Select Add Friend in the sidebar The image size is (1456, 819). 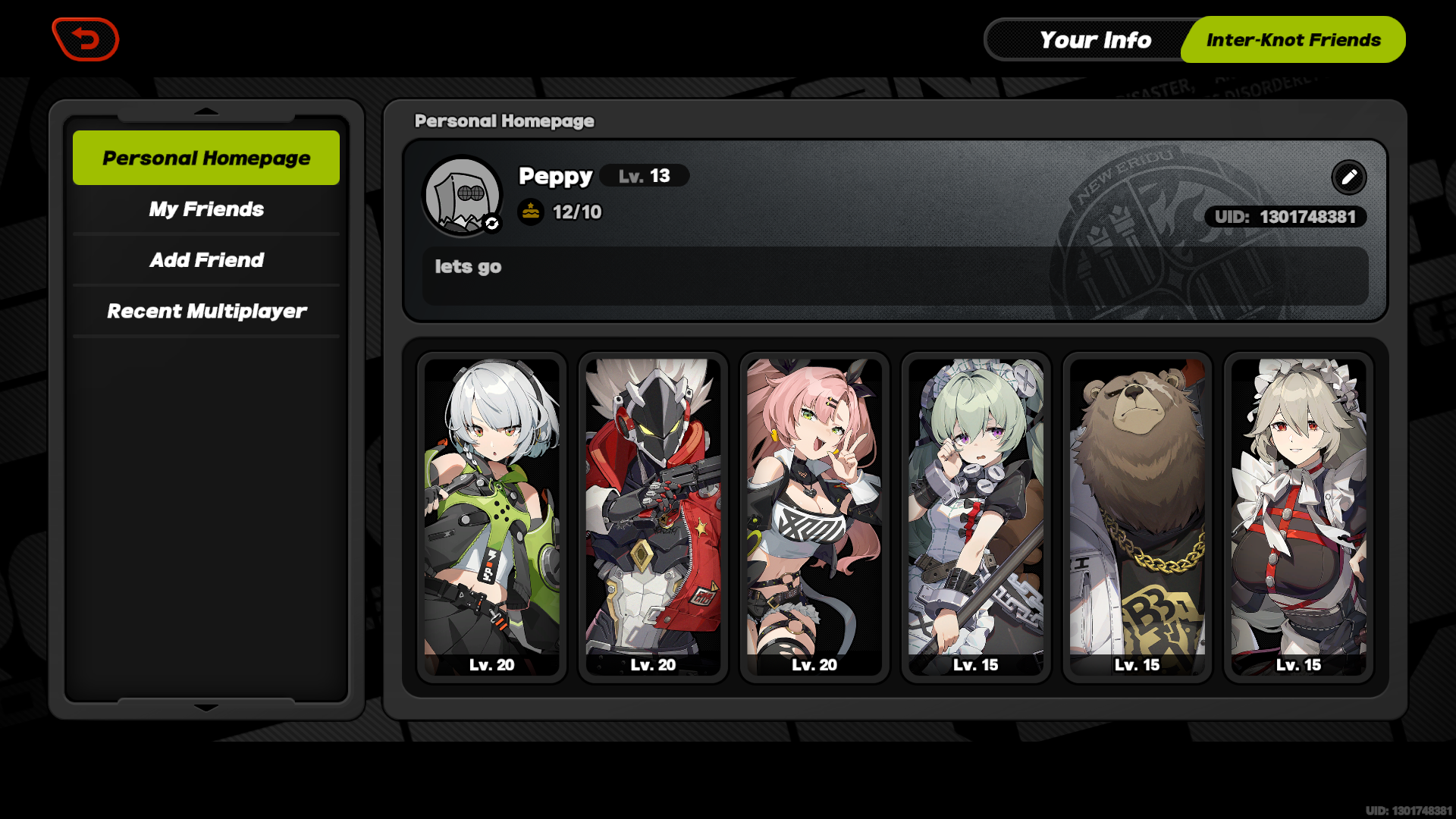click(x=206, y=260)
